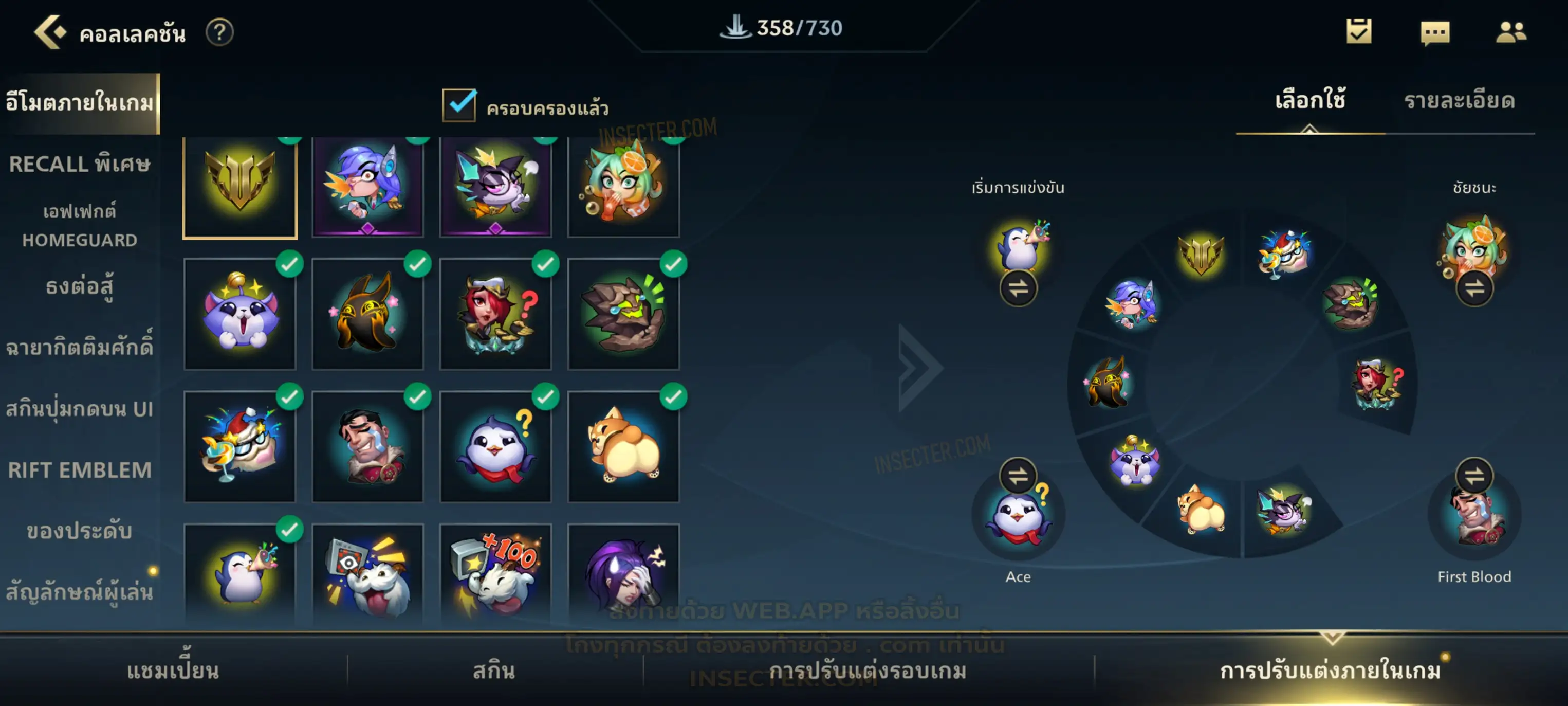Open the chat bubble icon

coord(1435,32)
